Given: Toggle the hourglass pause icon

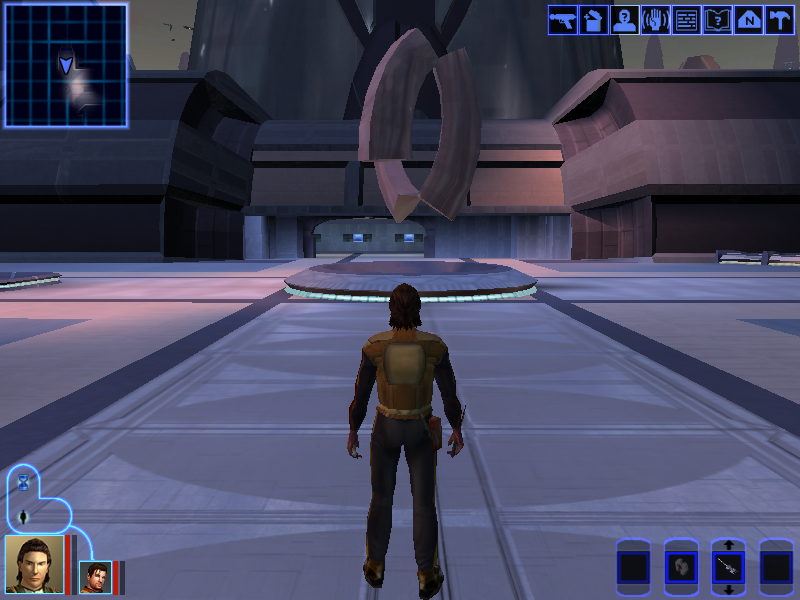Looking at the screenshot, I should pos(24,482).
